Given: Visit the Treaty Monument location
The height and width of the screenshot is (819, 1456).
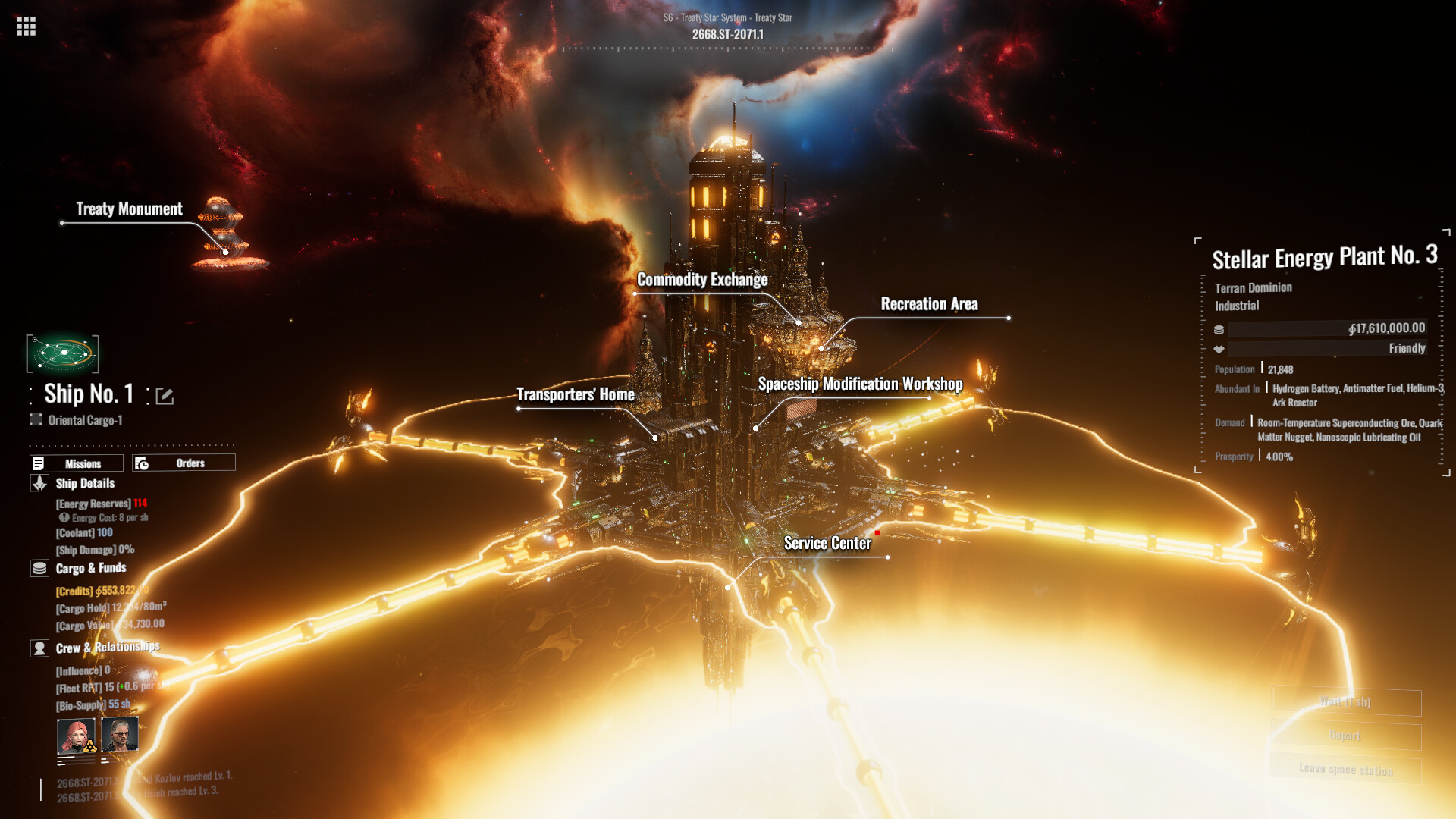Looking at the screenshot, I should [x=129, y=209].
